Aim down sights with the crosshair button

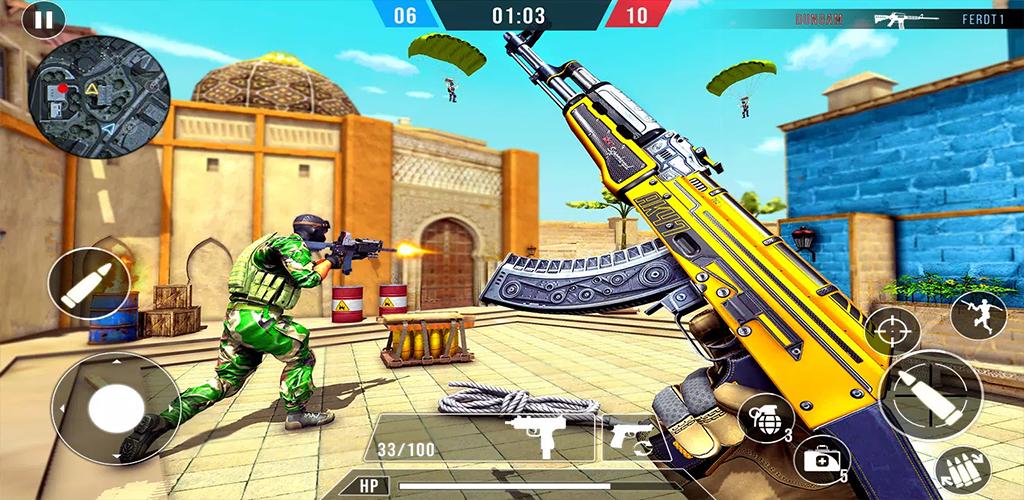(x=892, y=331)
